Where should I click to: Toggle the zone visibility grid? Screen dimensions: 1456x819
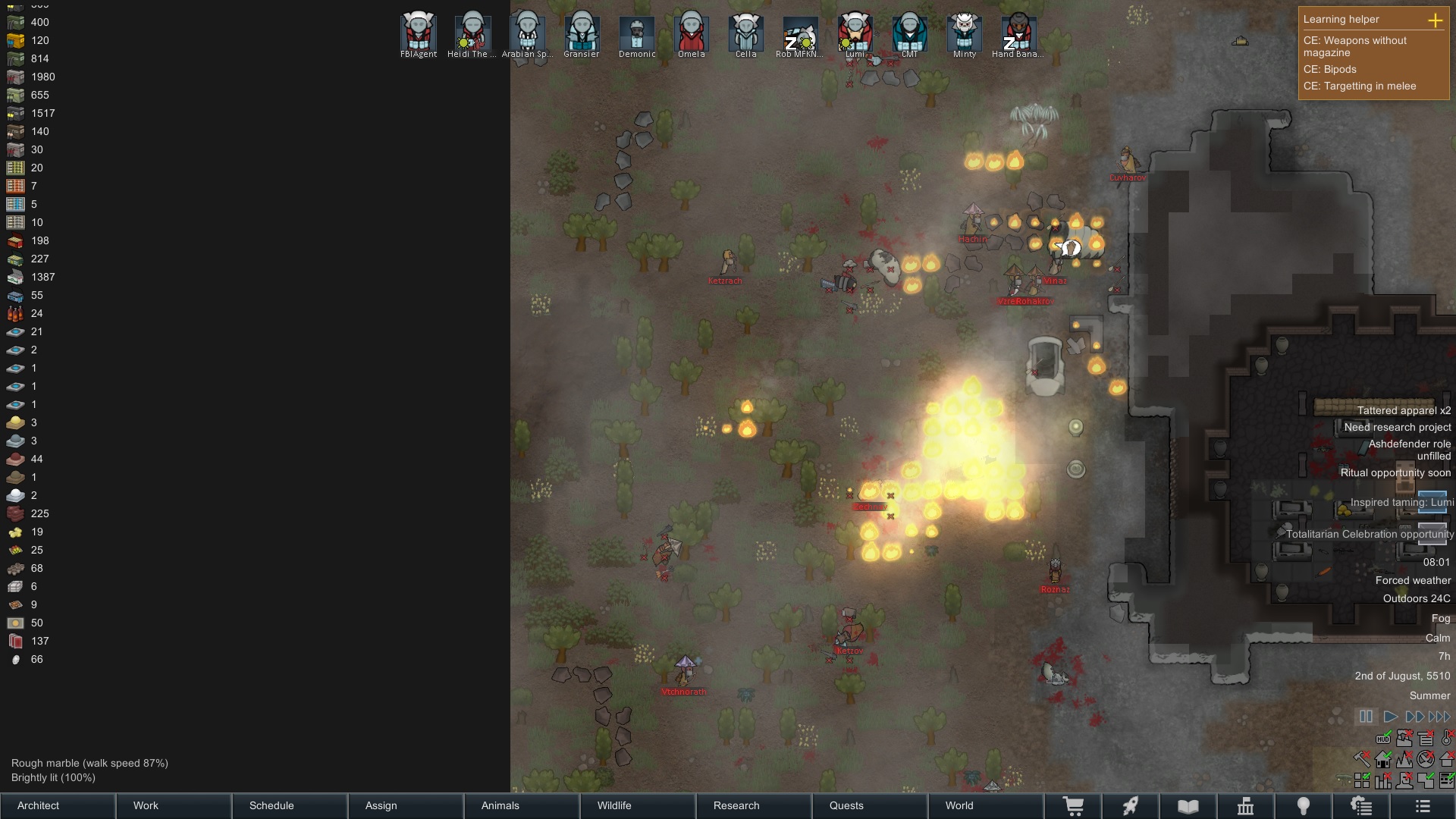[1362, 780]
